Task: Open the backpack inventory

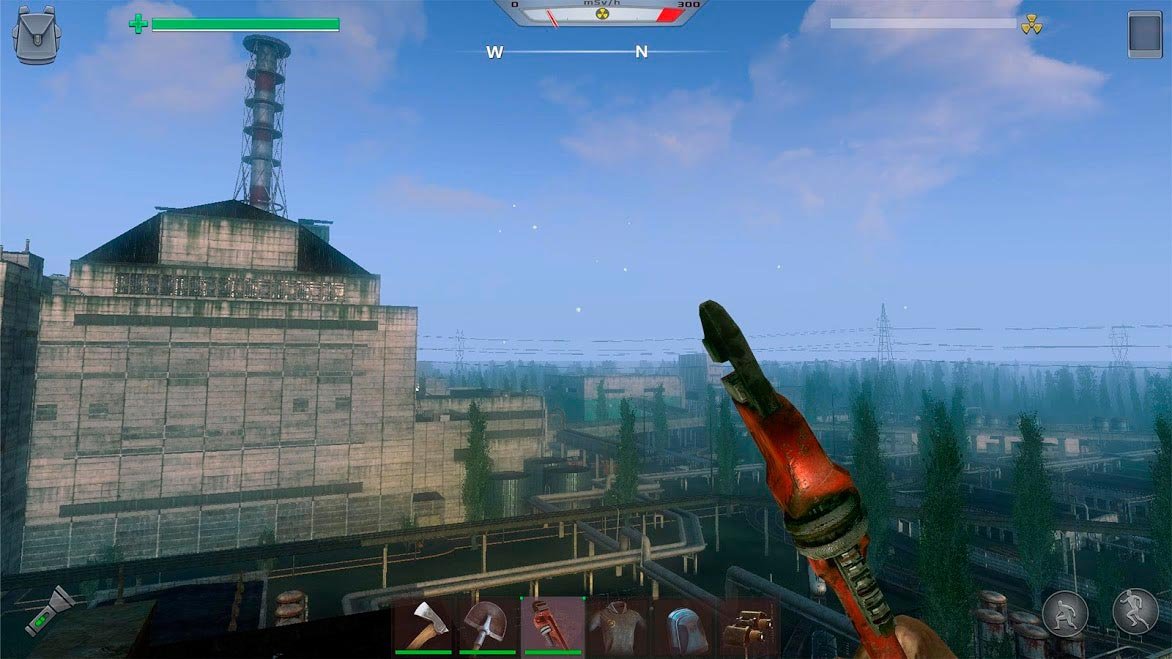Action: click(x=36, y=35)
